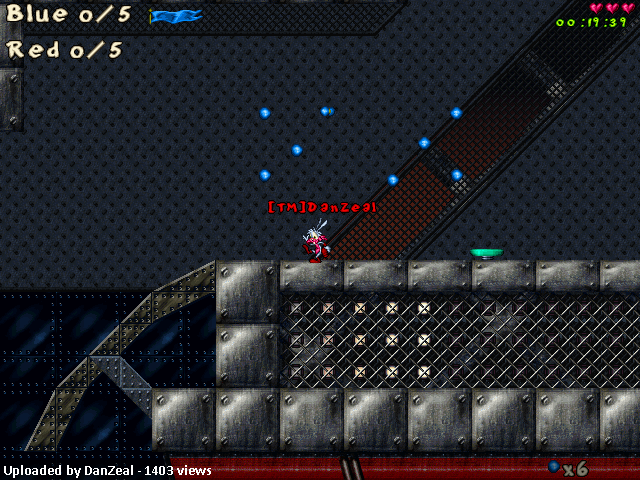Click the blue team flag icon
640x480 pixels.
point(176,16)
